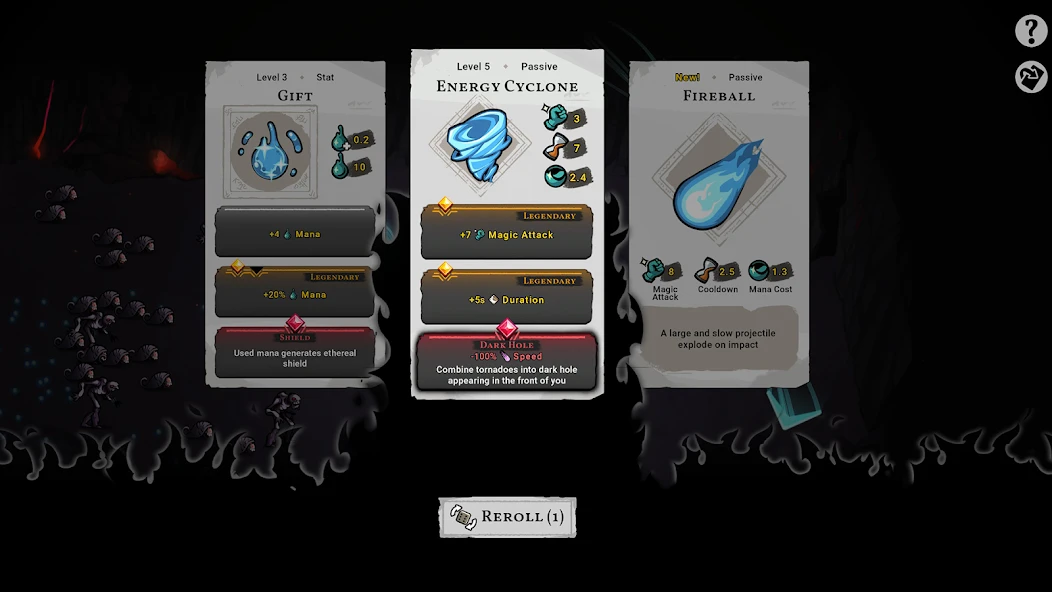Open the question mark help button
Image resolution: width=1052 pixels, height=592 pixels.
tap(1031, 31)
